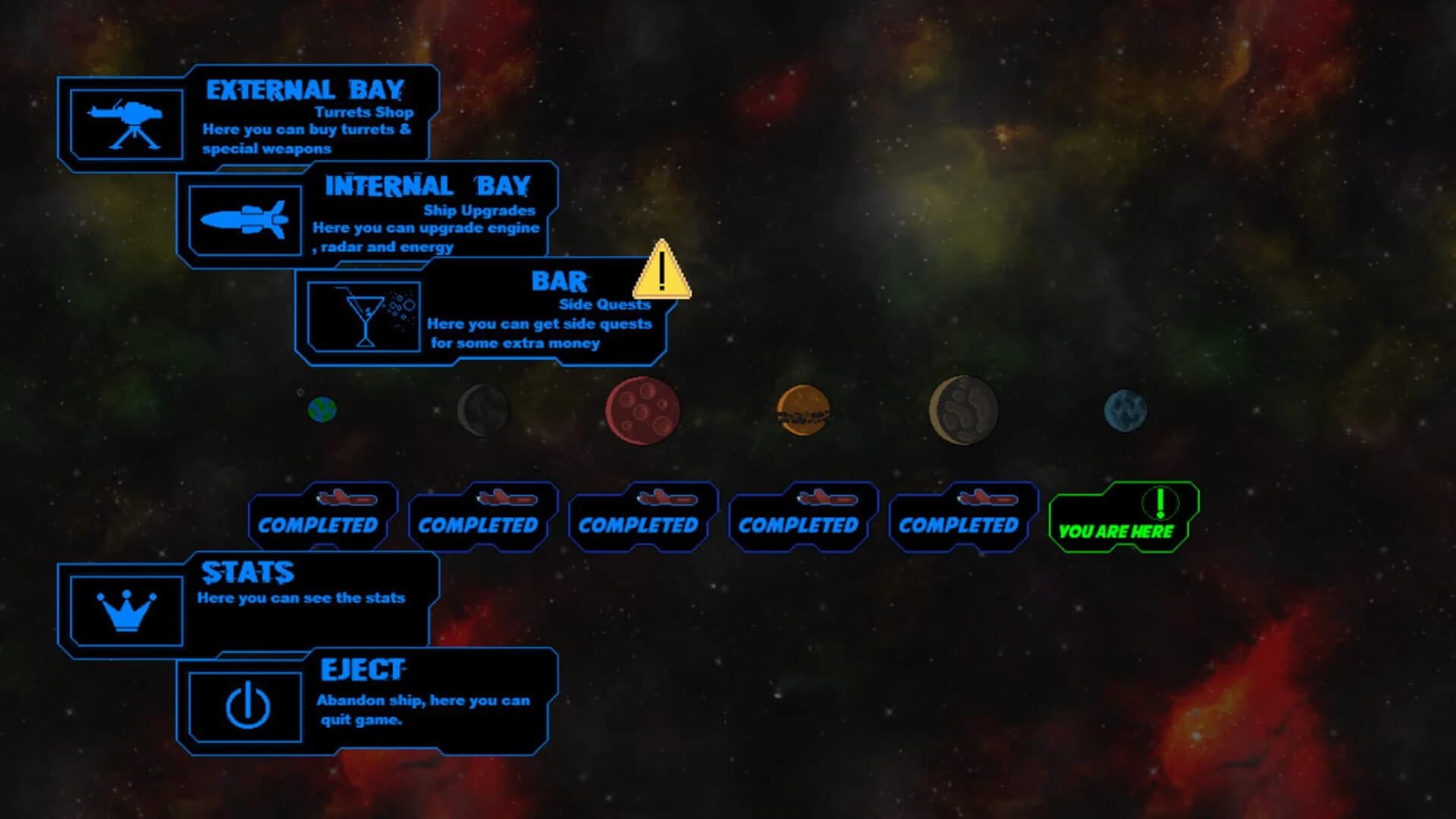Select the orange planet with debris ring
The image size is (1456, 819).
coord(804,410)
